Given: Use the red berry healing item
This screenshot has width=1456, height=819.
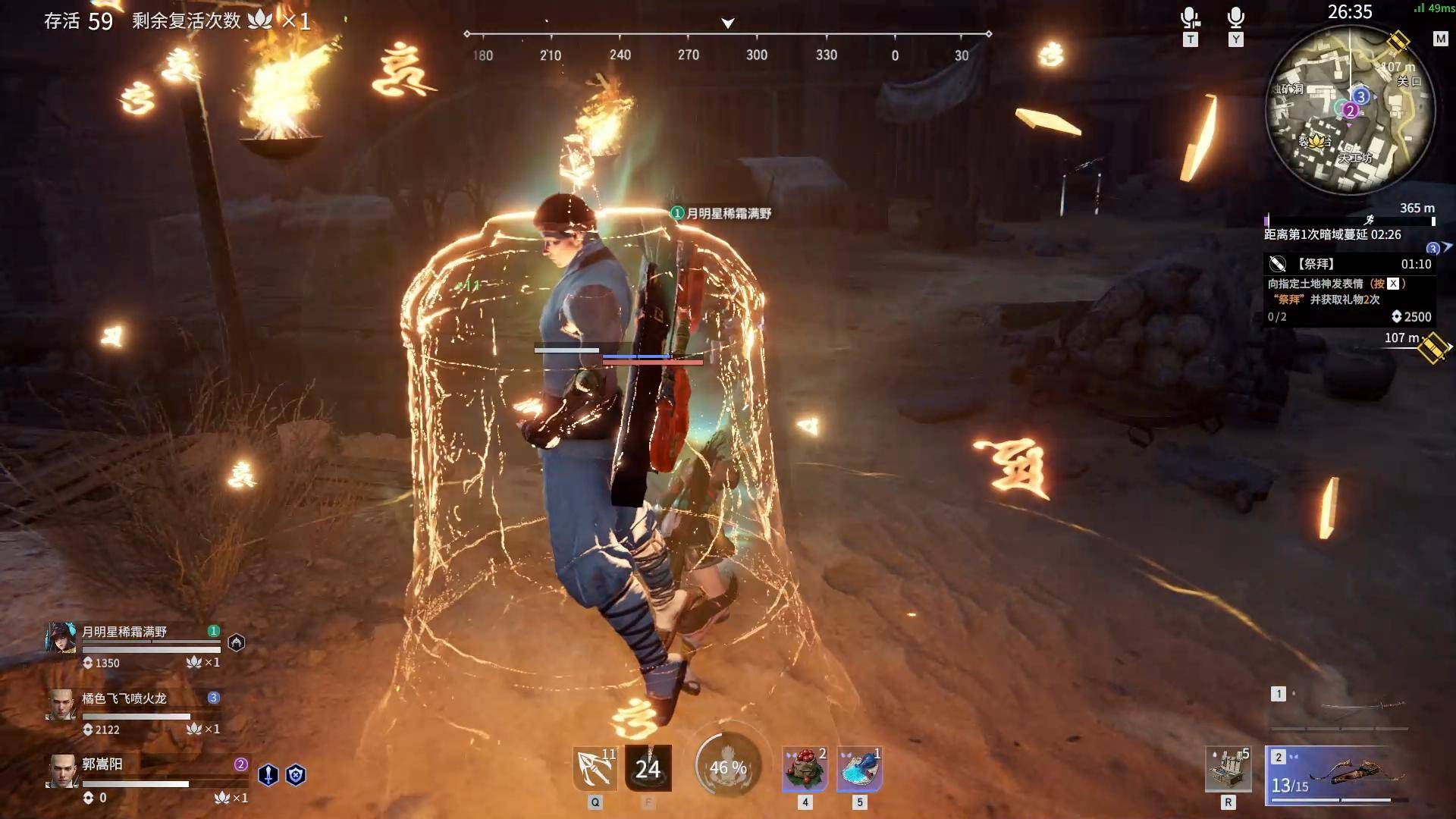Looking at the screenshot, I should [x=805, y=768].
